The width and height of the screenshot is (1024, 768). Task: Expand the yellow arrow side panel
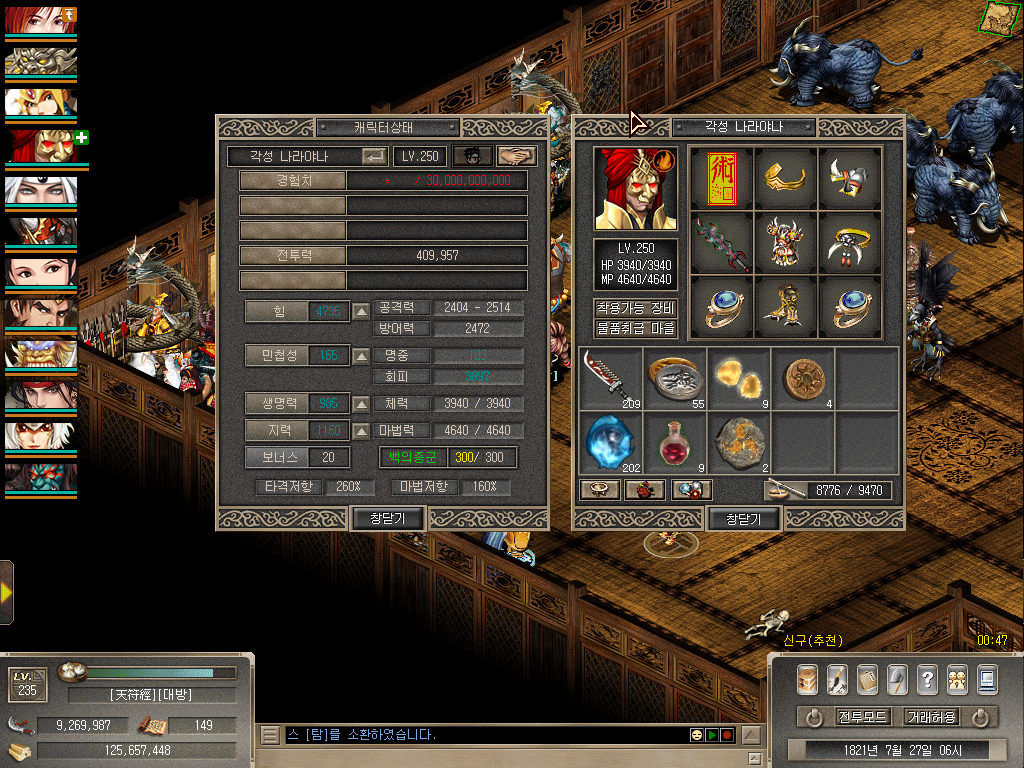[x=6, y=592]
